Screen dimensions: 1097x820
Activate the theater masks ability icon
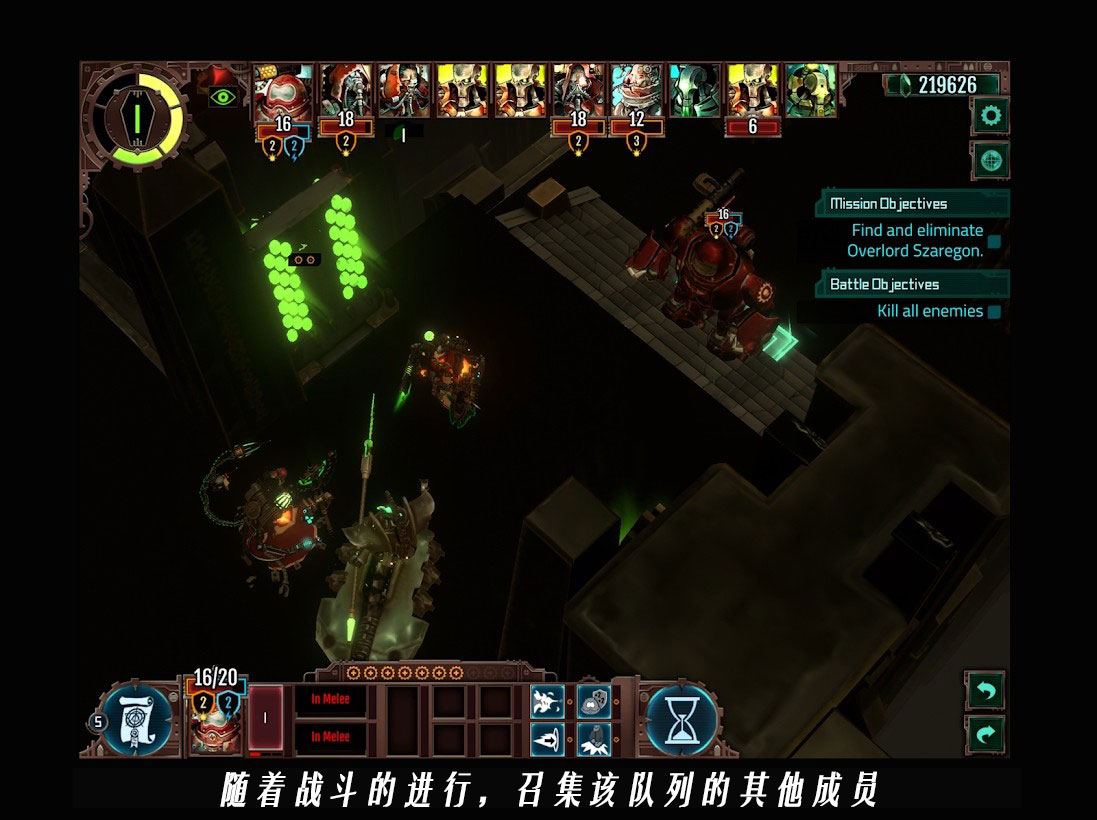(594, 701)
